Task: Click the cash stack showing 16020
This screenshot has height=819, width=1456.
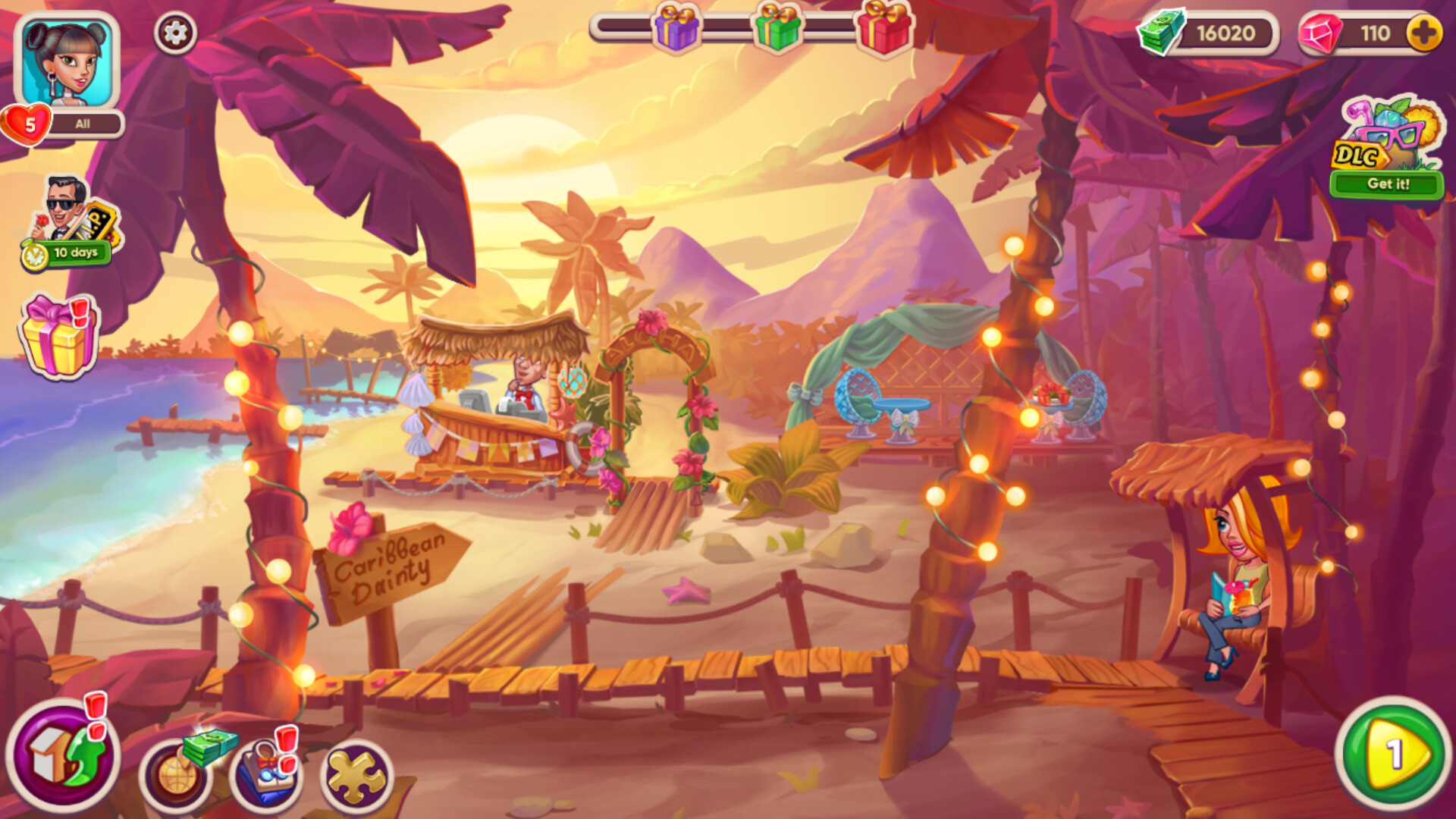Action: pos(1210,32)
